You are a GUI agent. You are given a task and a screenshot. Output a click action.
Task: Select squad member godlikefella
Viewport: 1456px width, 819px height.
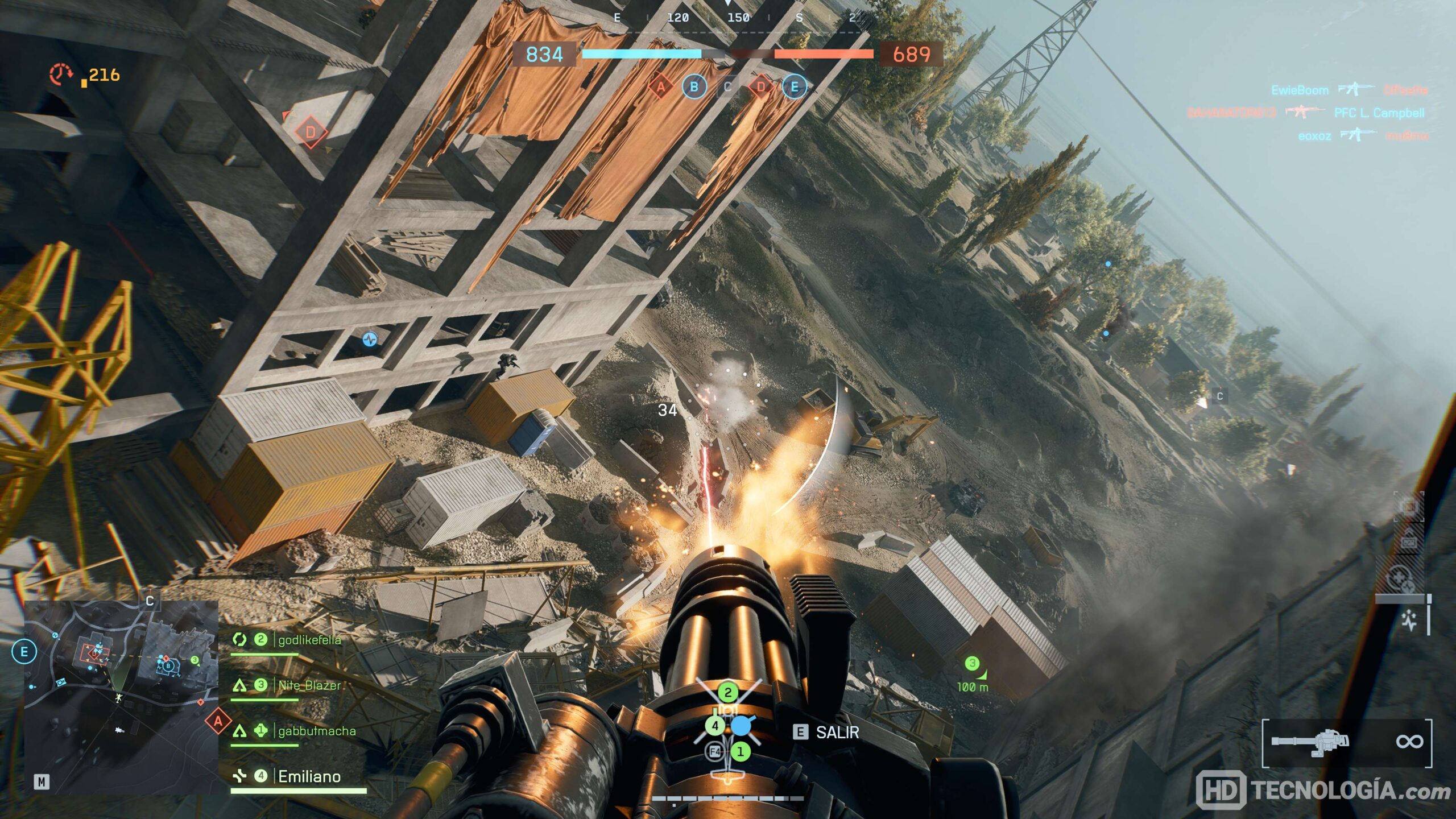point(309,640)
